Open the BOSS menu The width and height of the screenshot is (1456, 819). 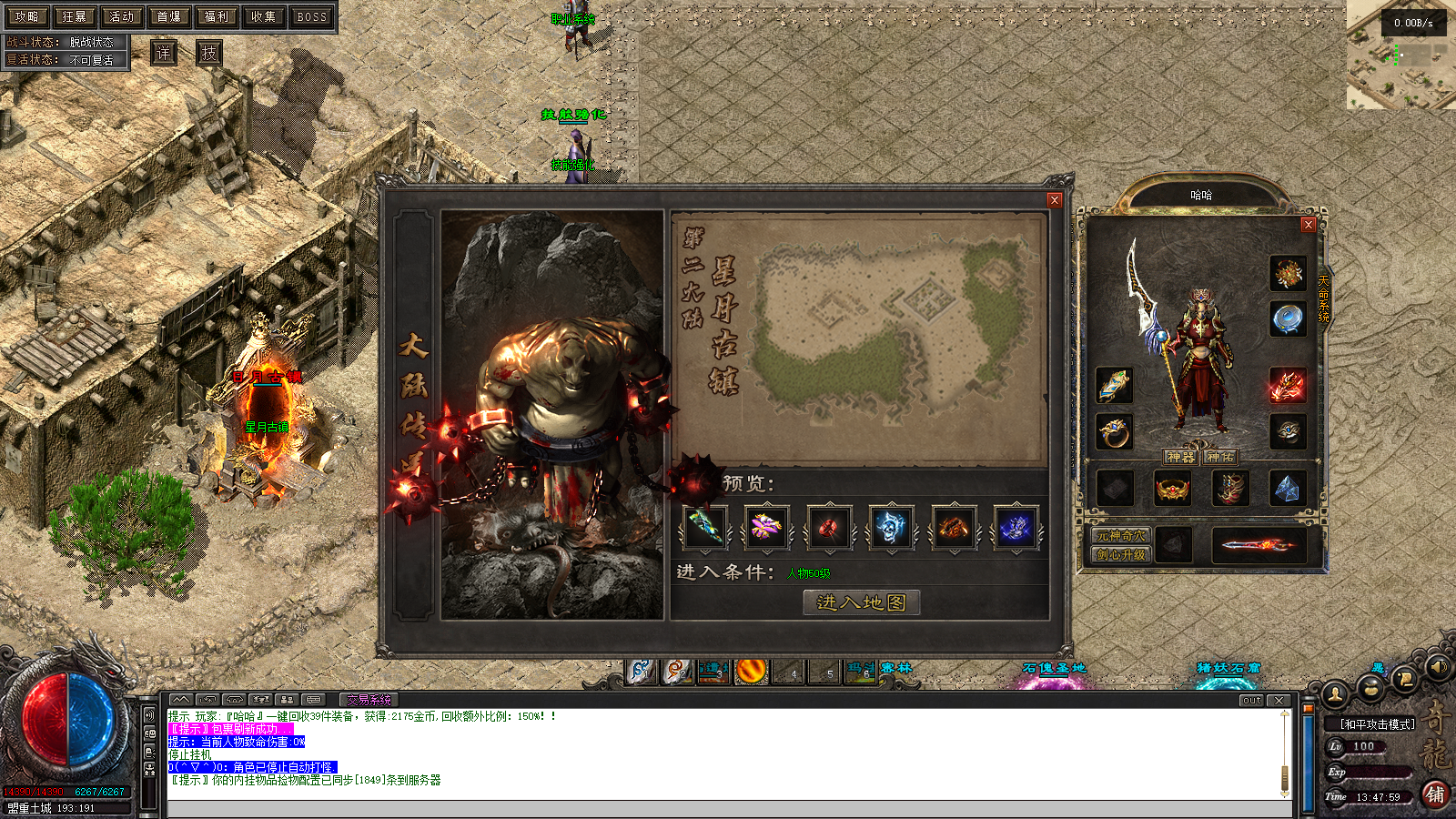point(311,16)
